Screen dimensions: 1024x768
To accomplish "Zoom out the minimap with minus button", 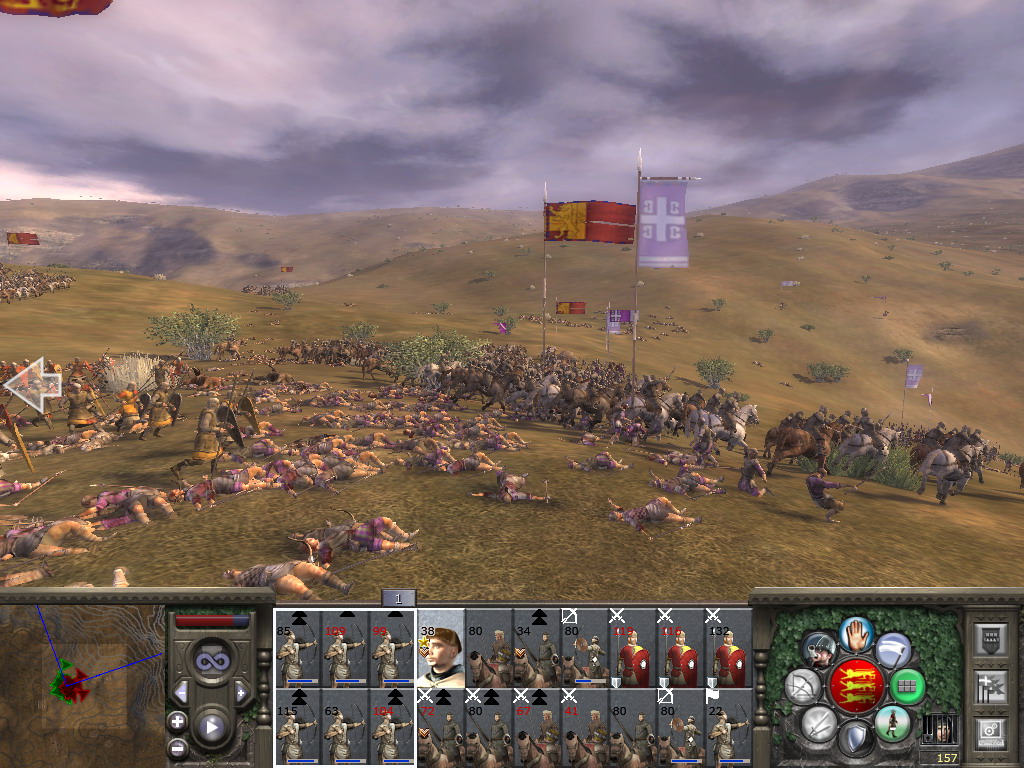I will pos(177,746).
